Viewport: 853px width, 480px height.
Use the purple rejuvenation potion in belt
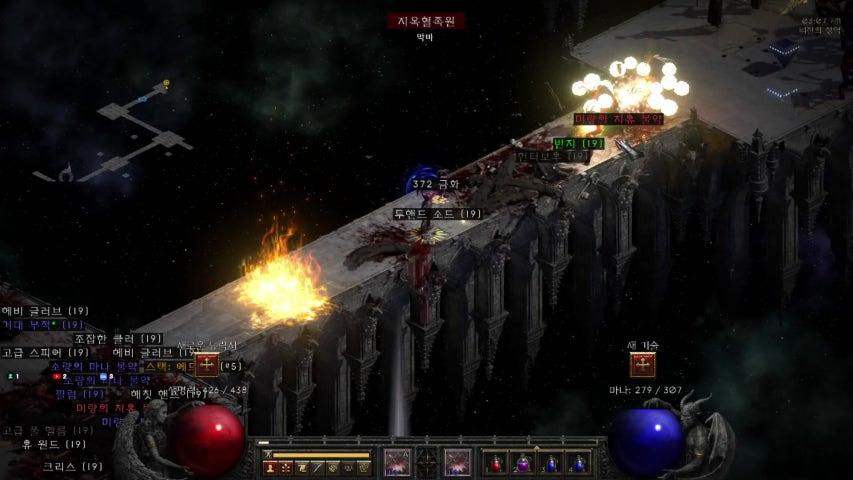coord(525,463)
